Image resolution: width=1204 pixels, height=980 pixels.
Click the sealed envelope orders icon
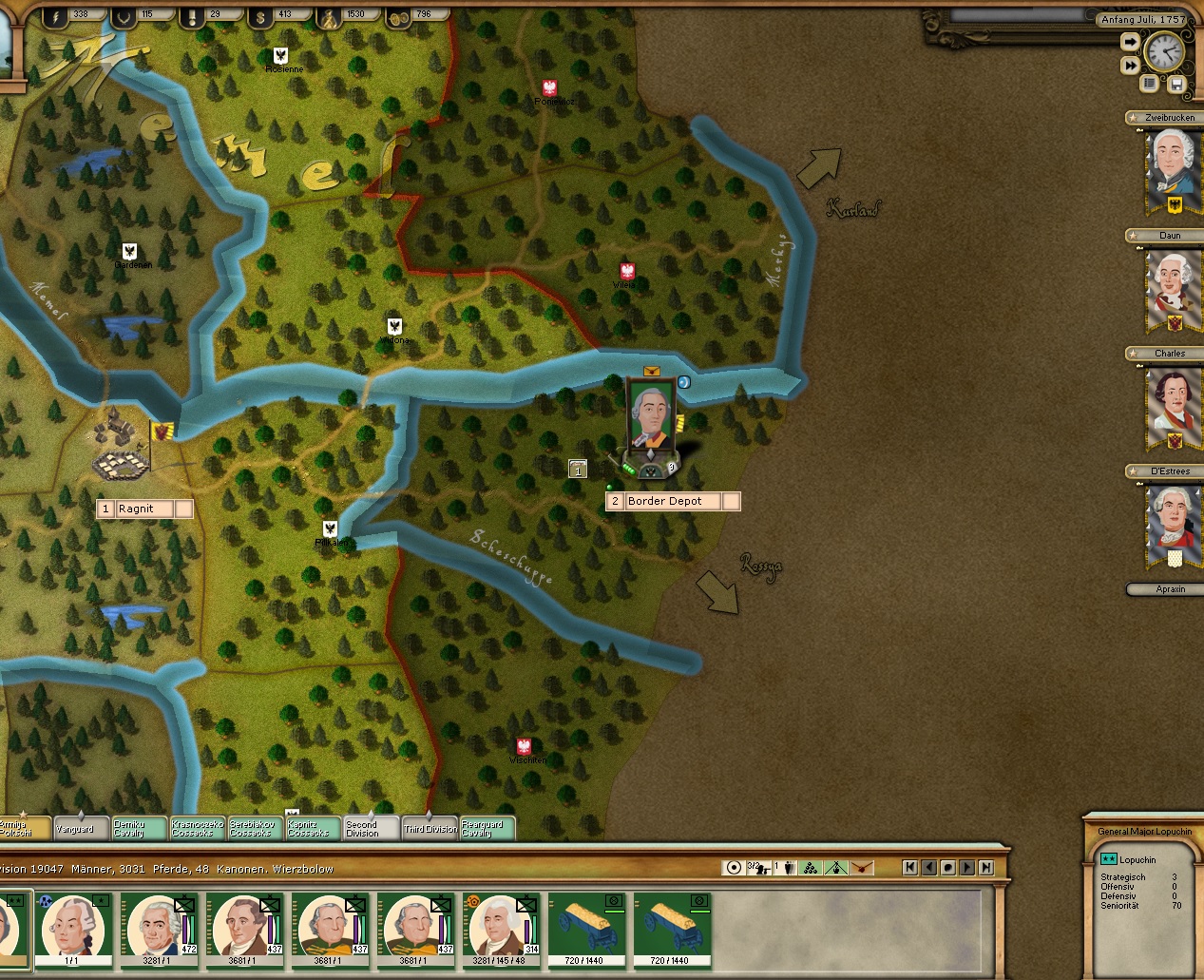click(862, 867)
